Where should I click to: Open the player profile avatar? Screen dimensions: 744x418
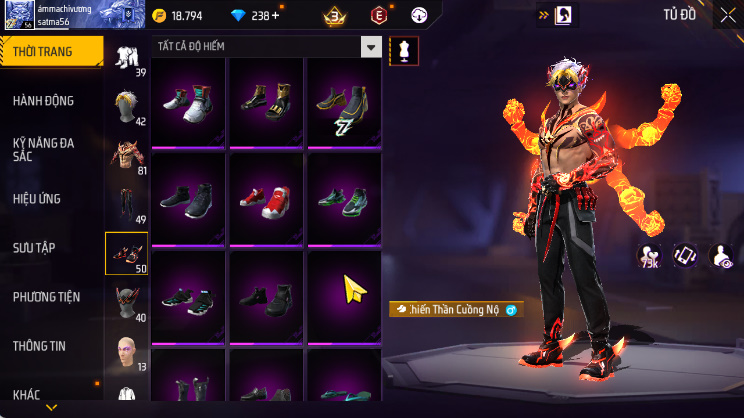[x=18, y=14]
